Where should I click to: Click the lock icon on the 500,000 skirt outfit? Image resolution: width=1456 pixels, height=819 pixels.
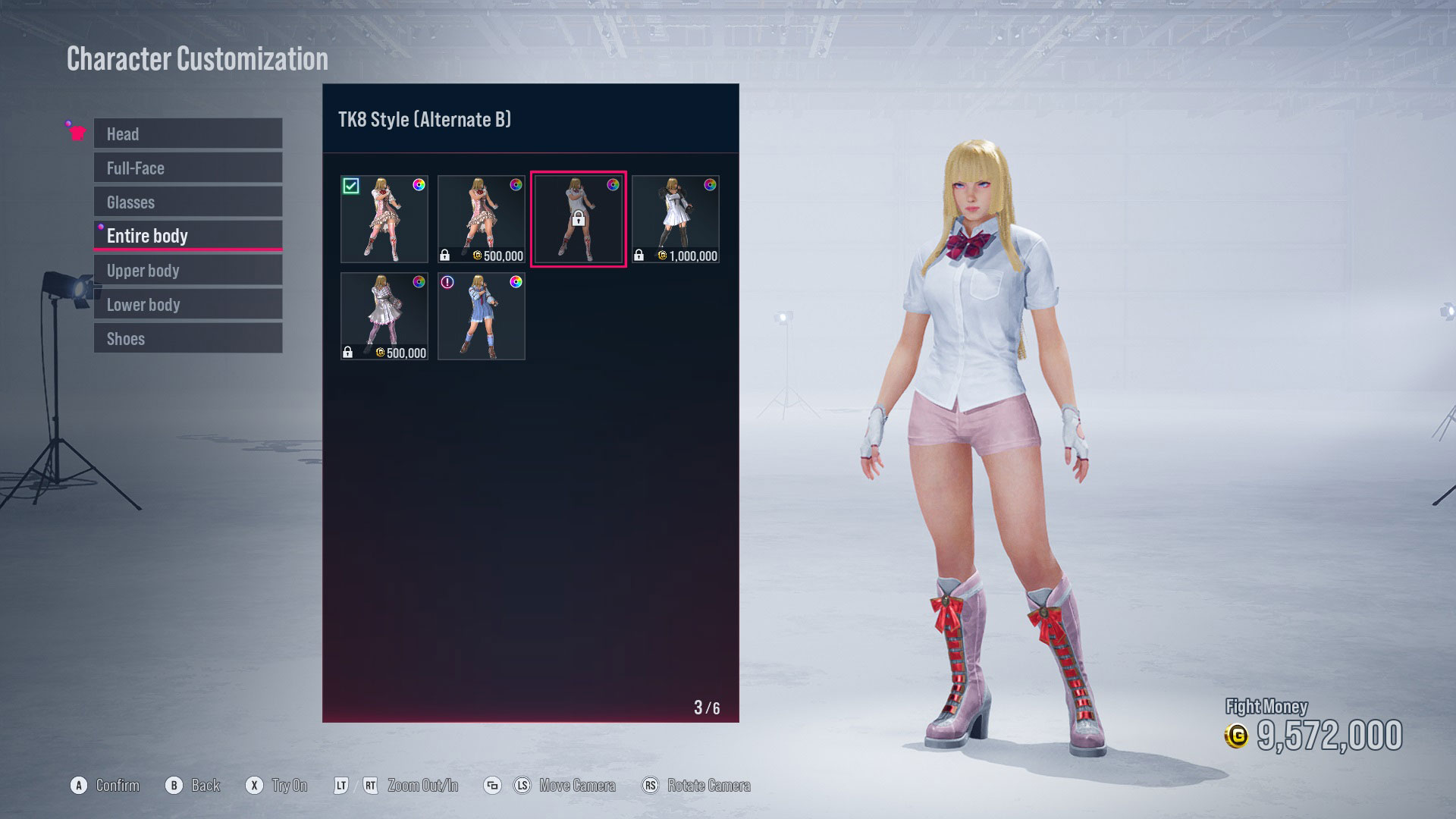point(445,254)
